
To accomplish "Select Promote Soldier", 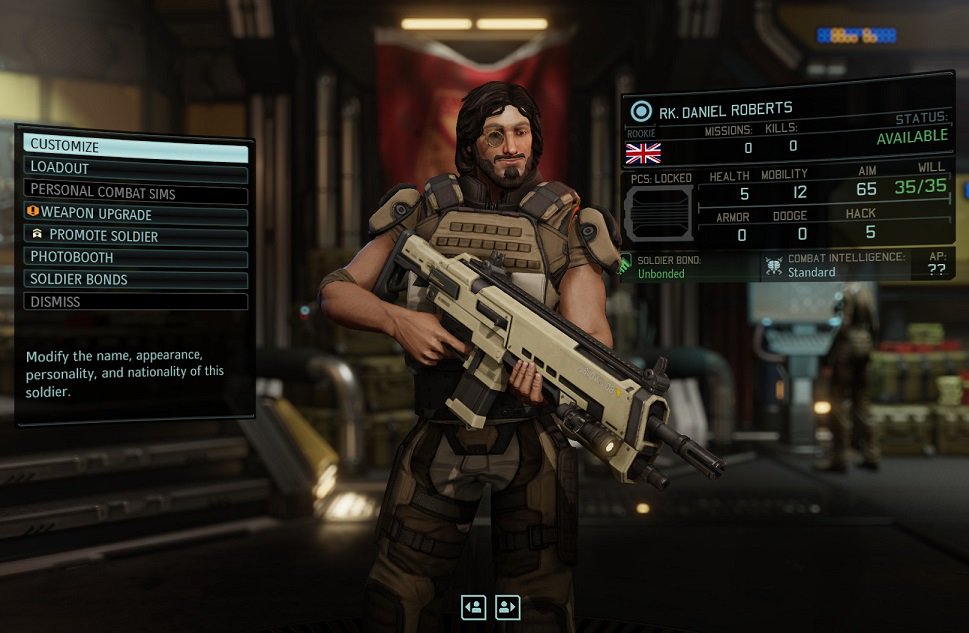I will tap(135, 235).
